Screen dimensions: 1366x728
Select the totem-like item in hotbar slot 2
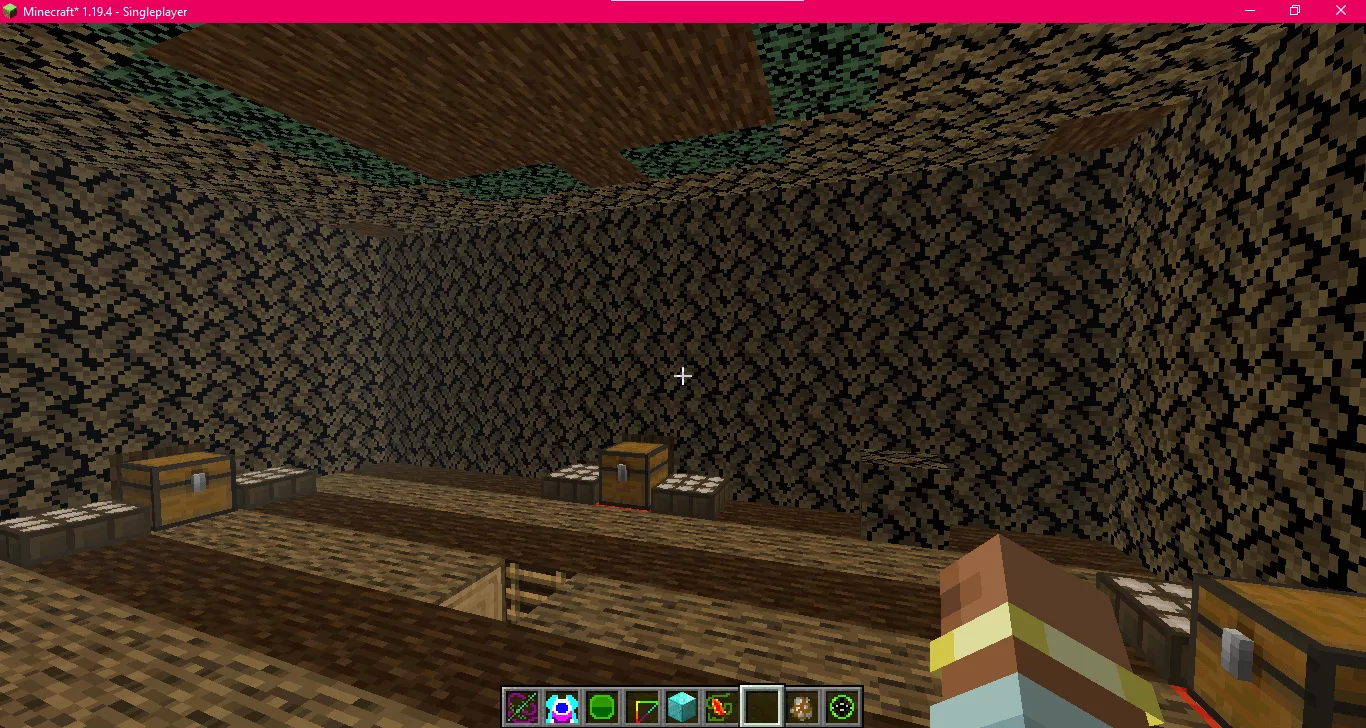point(561,706)
